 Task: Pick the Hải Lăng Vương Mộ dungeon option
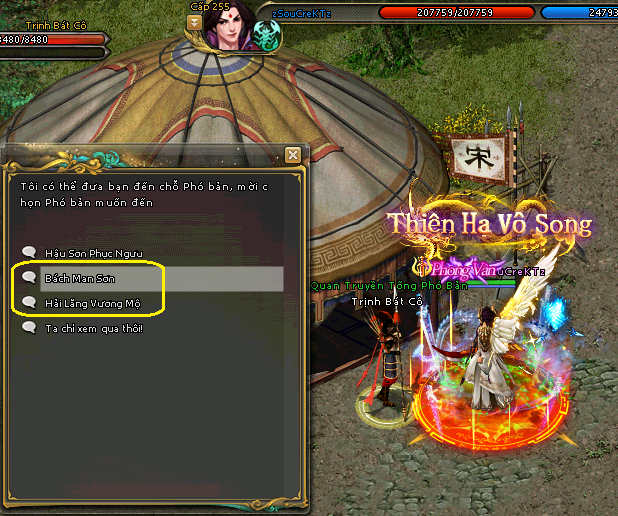point(92,302)
